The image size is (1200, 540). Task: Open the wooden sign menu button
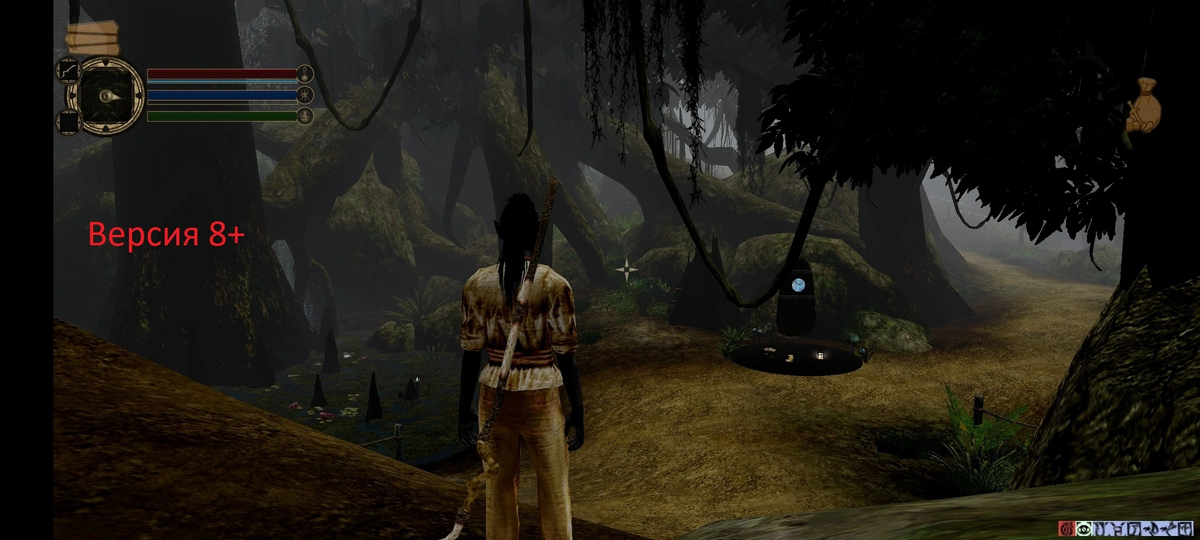pyautogui.click(x=92, y=39)
